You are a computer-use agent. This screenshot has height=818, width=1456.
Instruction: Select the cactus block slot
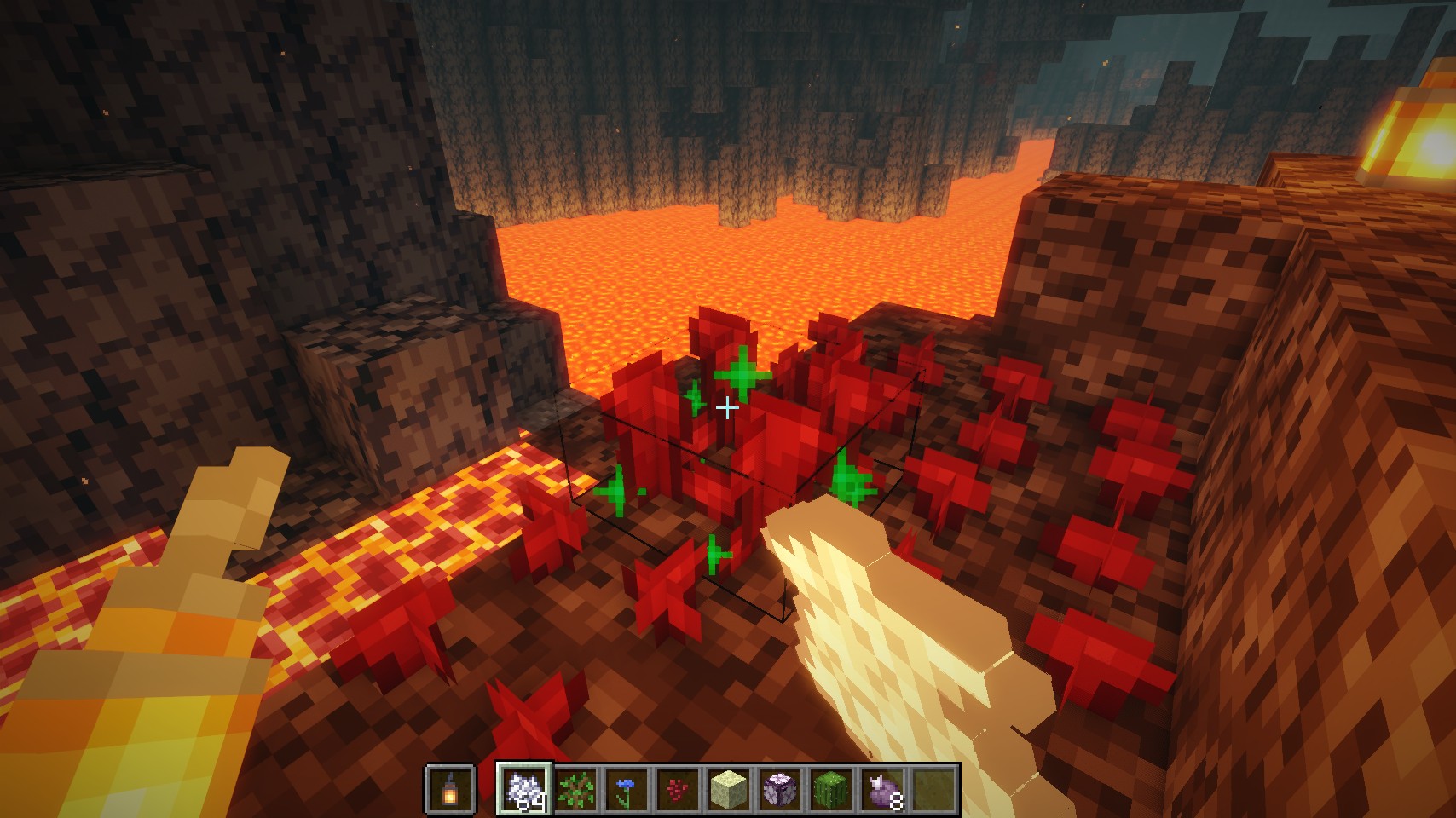(831, 789)
